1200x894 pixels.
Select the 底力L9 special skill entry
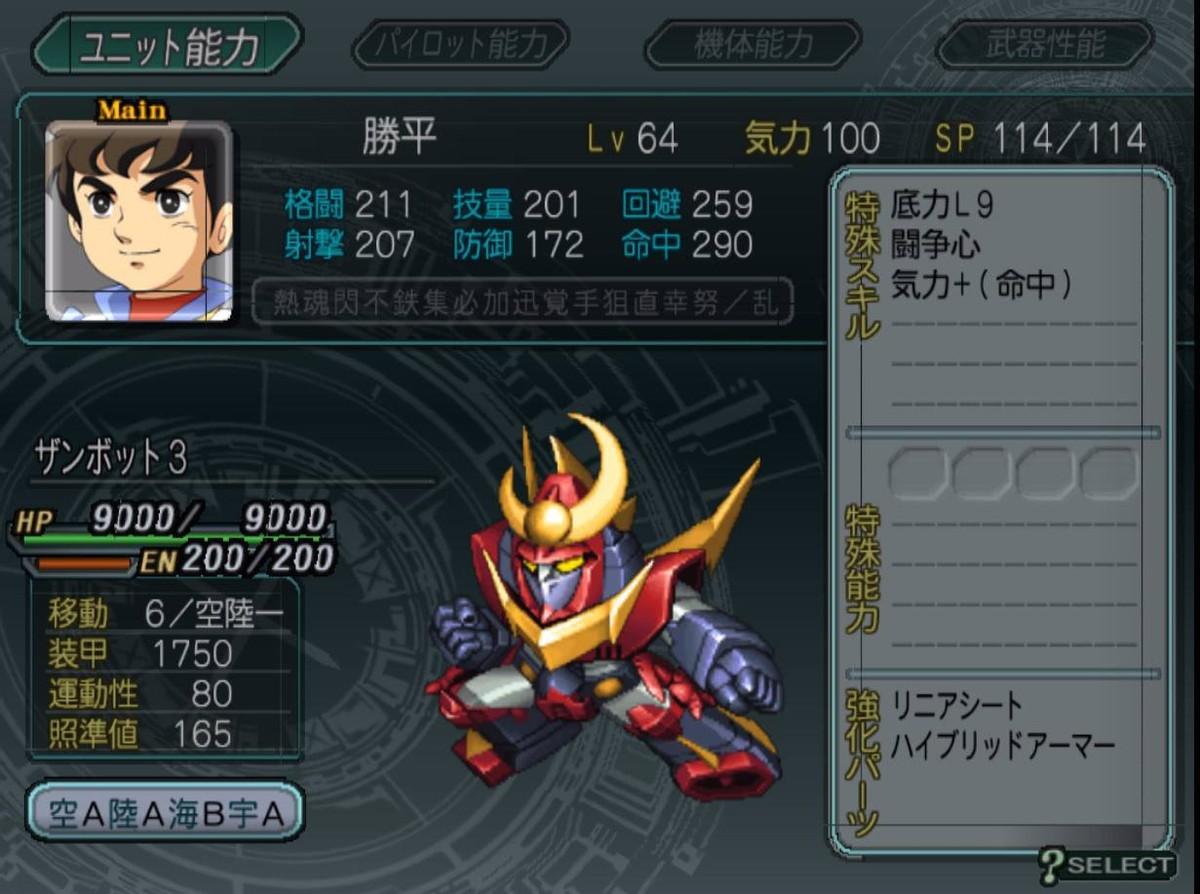point(943,206)
